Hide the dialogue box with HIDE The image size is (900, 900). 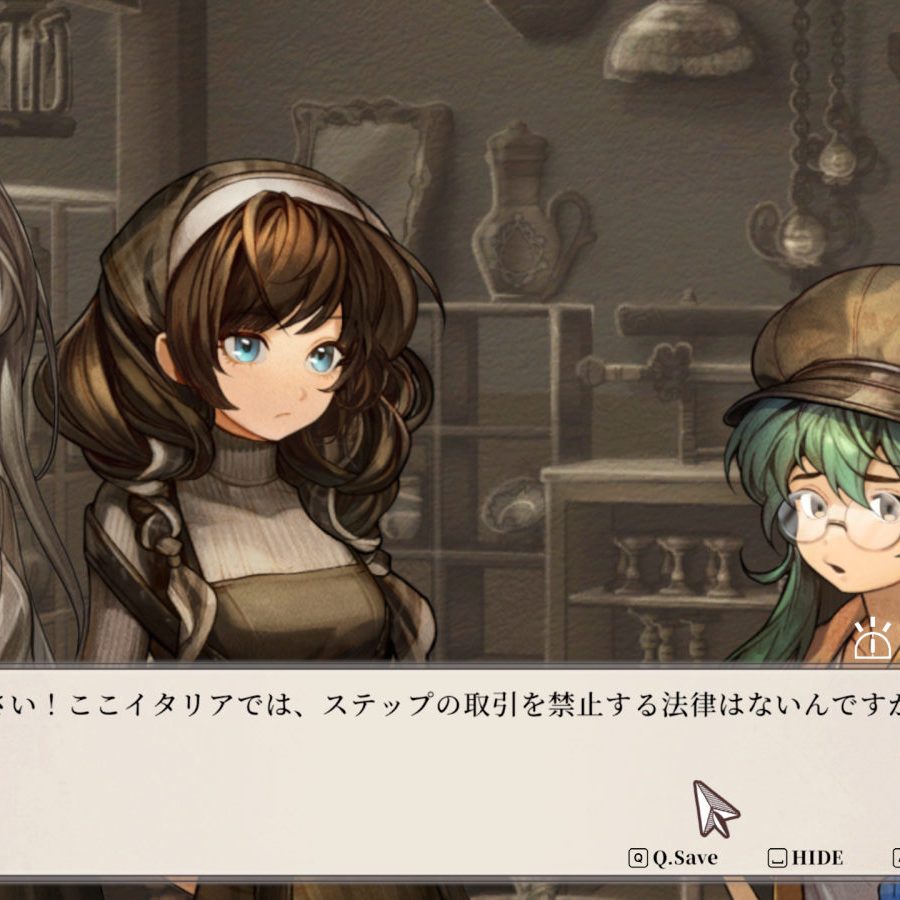pos(806,858)
